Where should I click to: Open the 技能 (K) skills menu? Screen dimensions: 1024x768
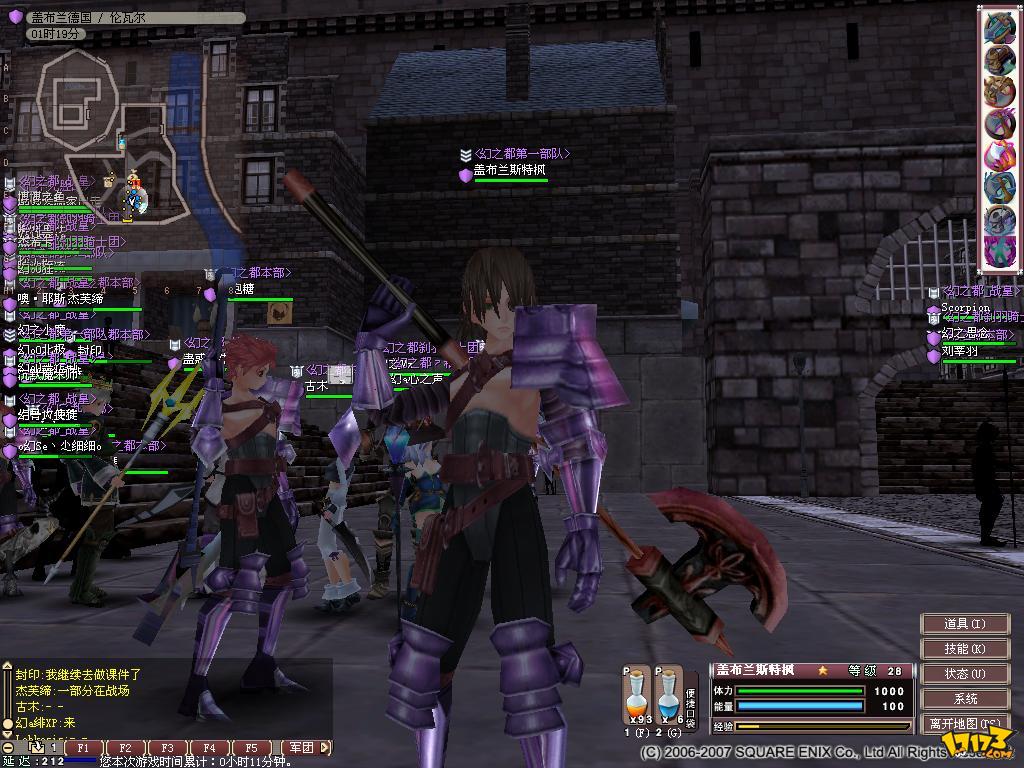[964, 649]
